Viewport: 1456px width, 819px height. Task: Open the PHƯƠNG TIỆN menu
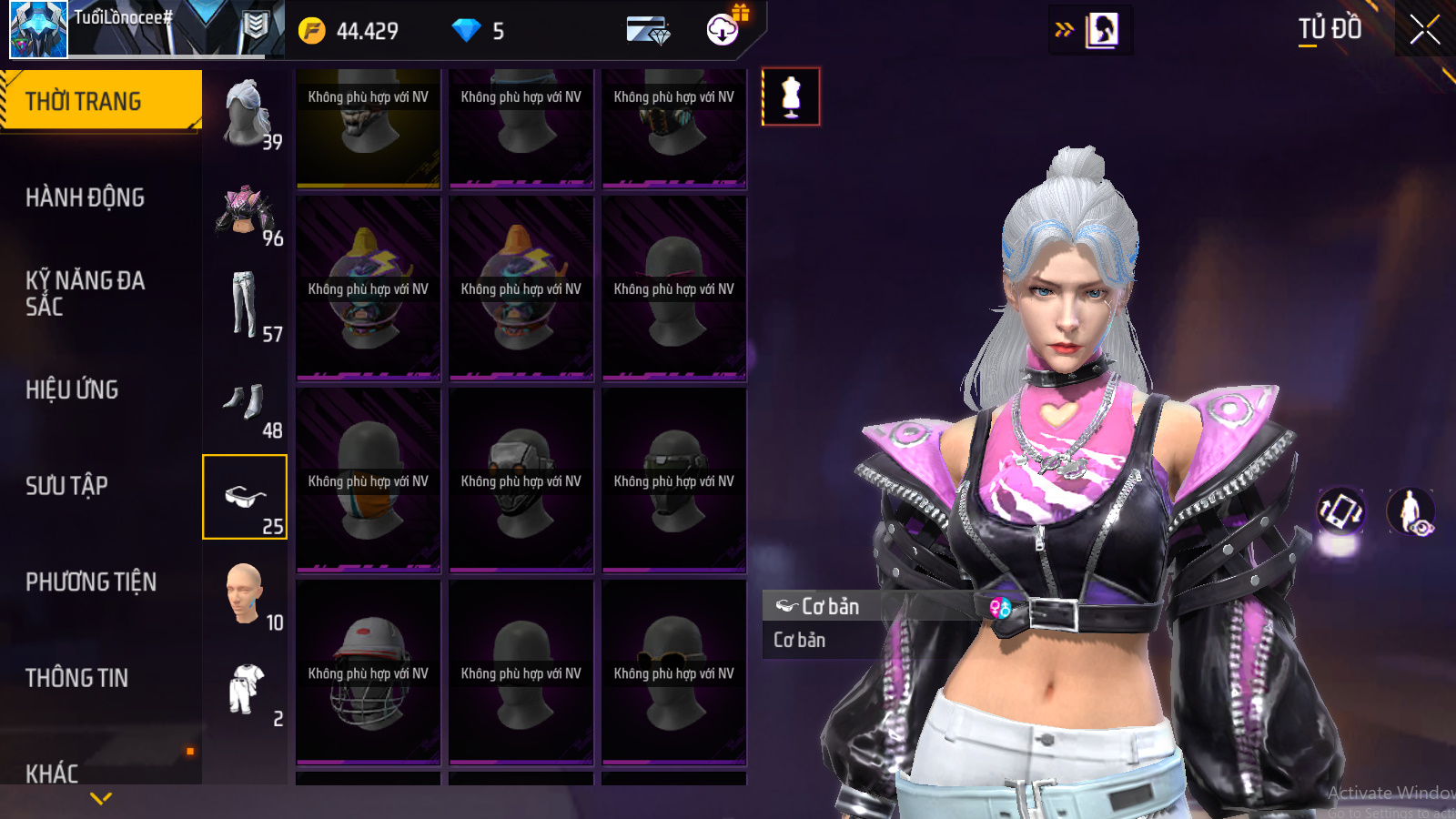[x=91, y=582]
